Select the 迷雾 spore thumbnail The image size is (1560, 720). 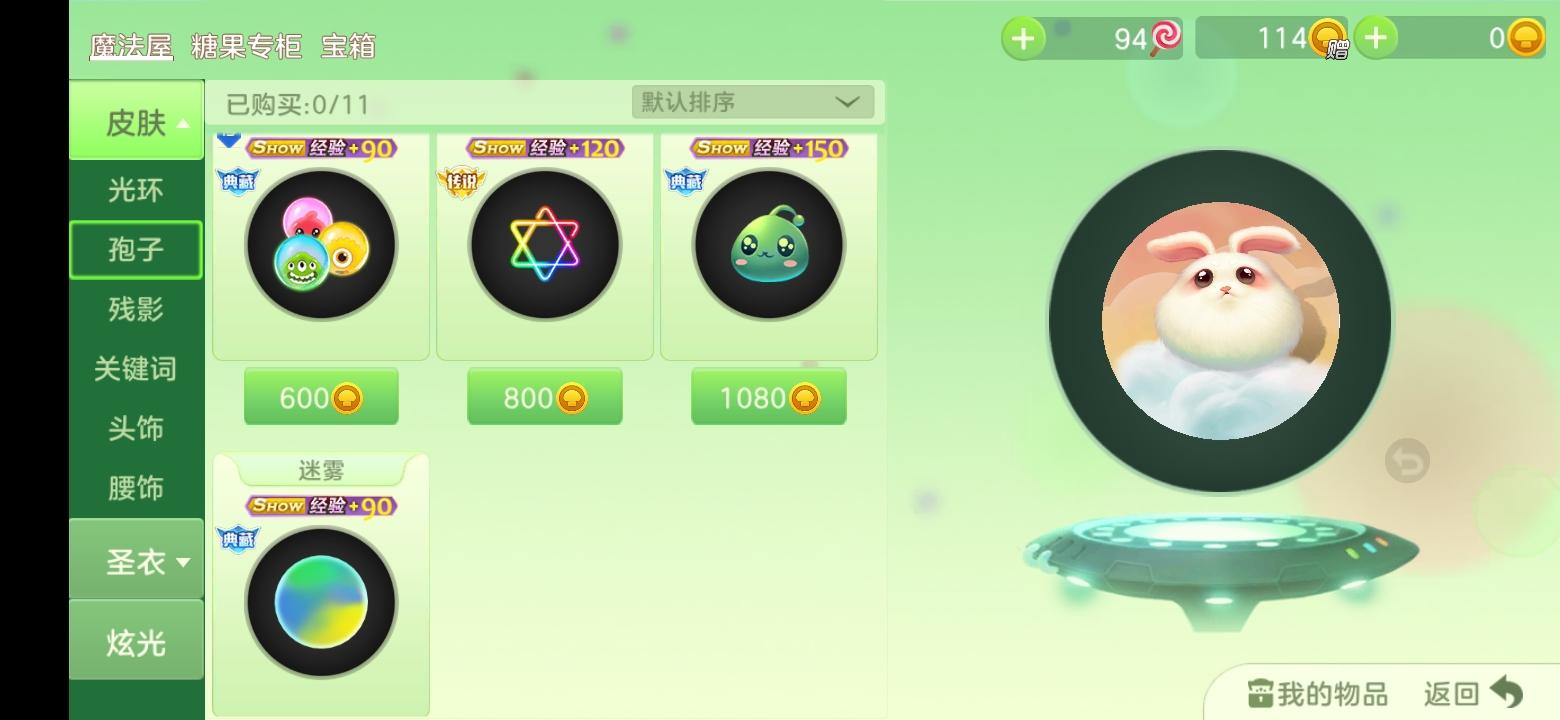321,601
